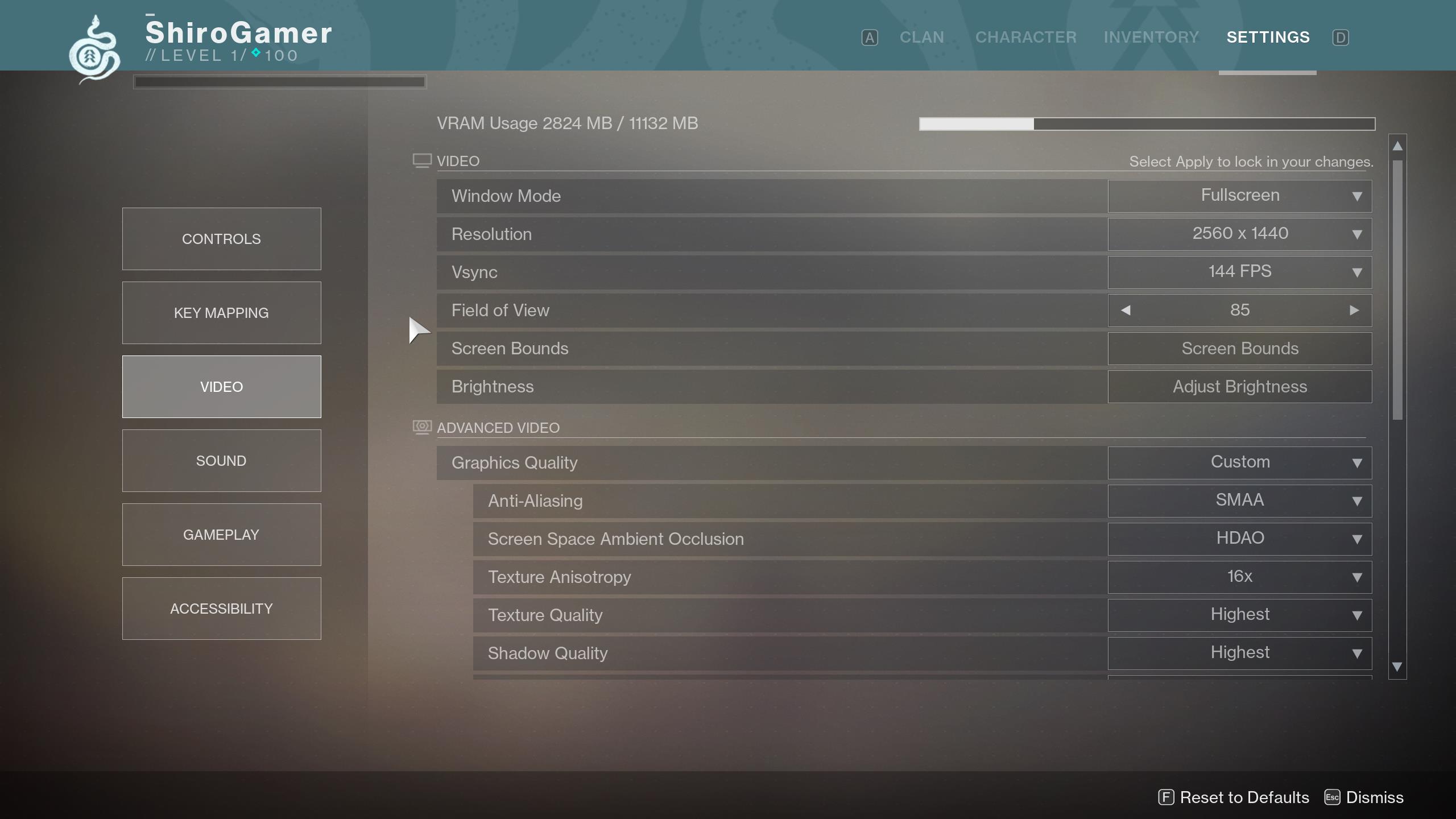Click the camera icon beside ADVANCED VIDEO
Viewport: 1456px width, 819px height.
pyautogui.click(x=421, y=428)
